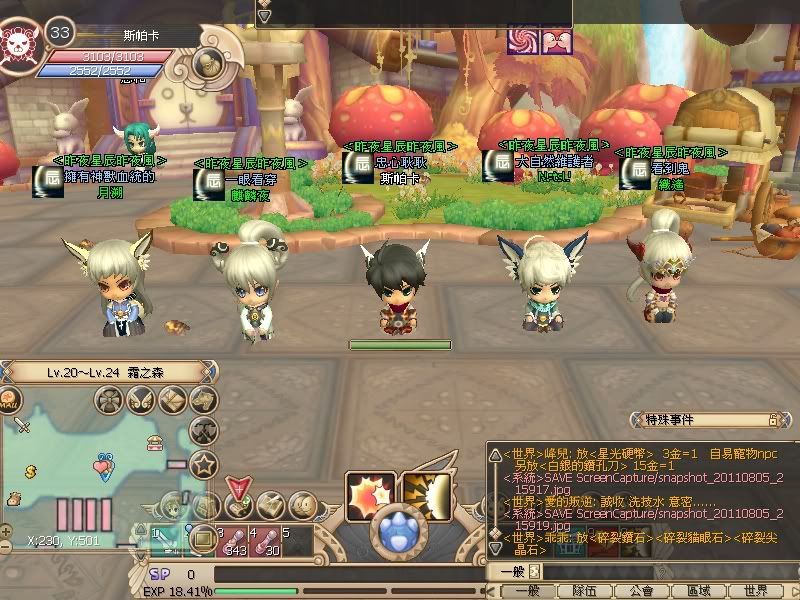800x600 pixels.
Task: Open the winged emblem round button
Action: [142, 401]
